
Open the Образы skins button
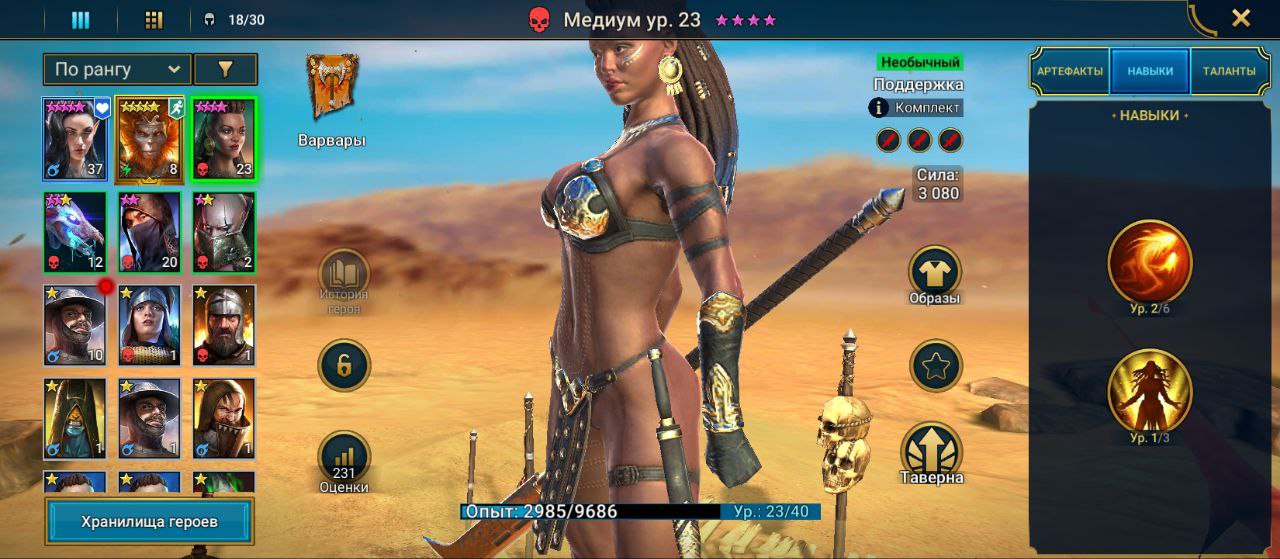[x=935, y=272]
